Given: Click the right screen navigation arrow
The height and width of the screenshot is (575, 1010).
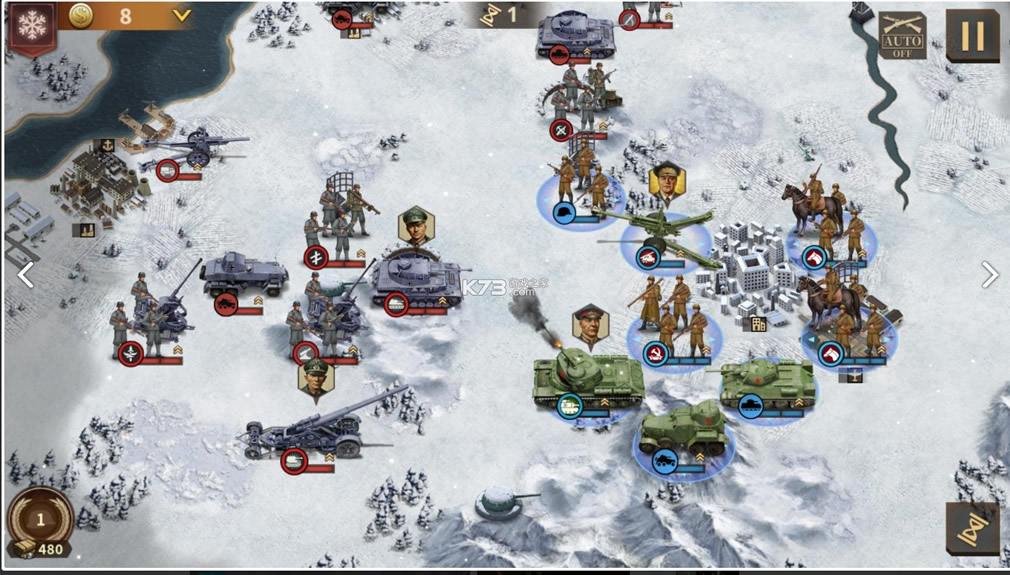Looking at the screenshot, I should [x=988, y=274].
